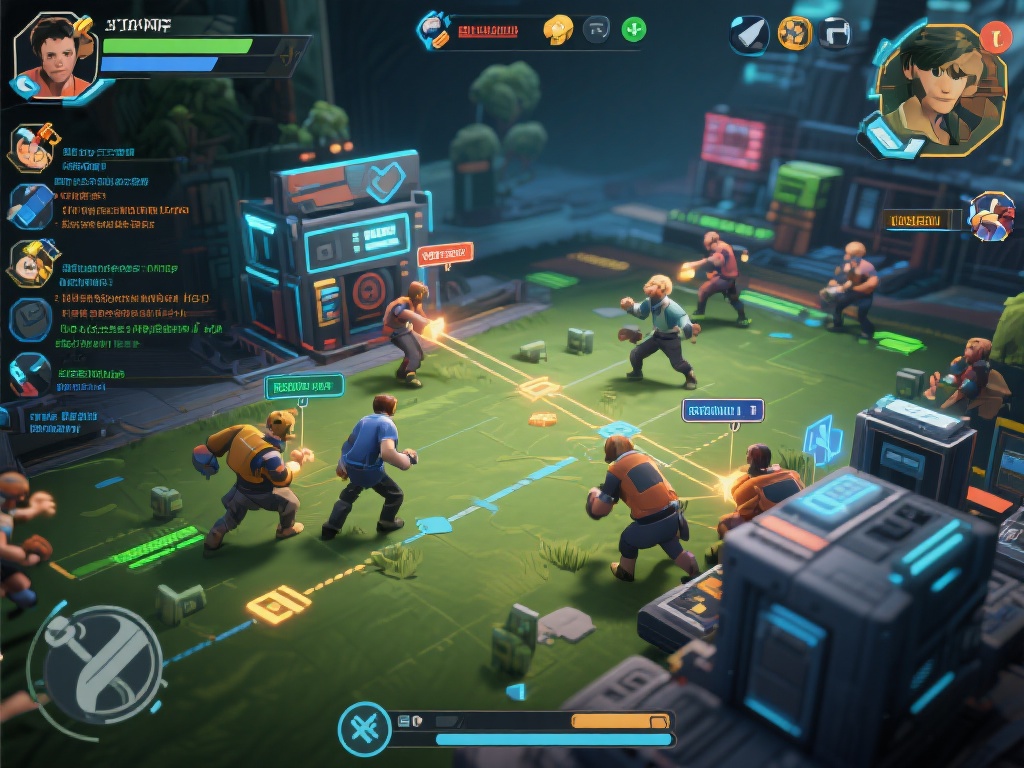Click the dark gray round button in the top bar
The image size is (1024, 768).
597,29
